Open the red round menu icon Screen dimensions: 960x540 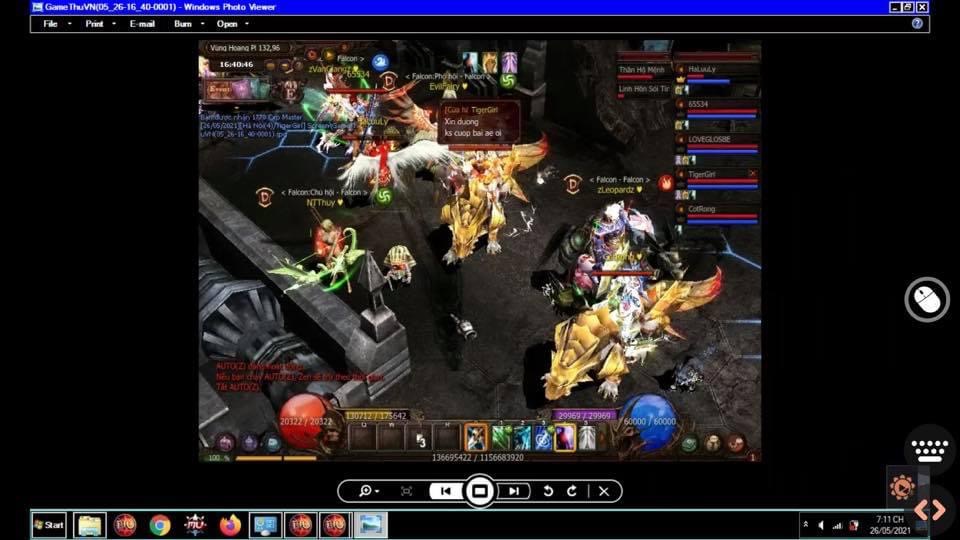pyautogui.click(x=736, y=443)
